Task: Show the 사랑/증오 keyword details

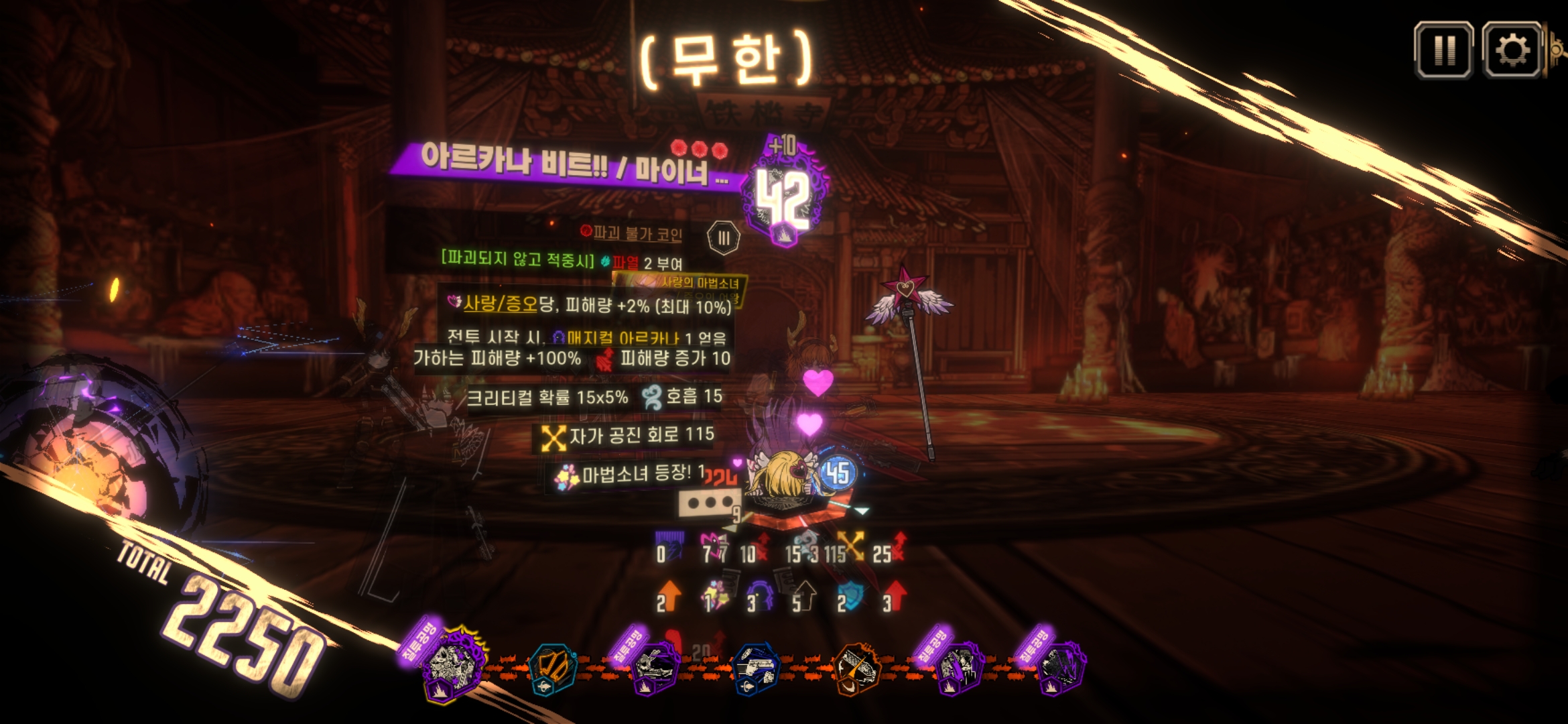Action: point(501,304)
